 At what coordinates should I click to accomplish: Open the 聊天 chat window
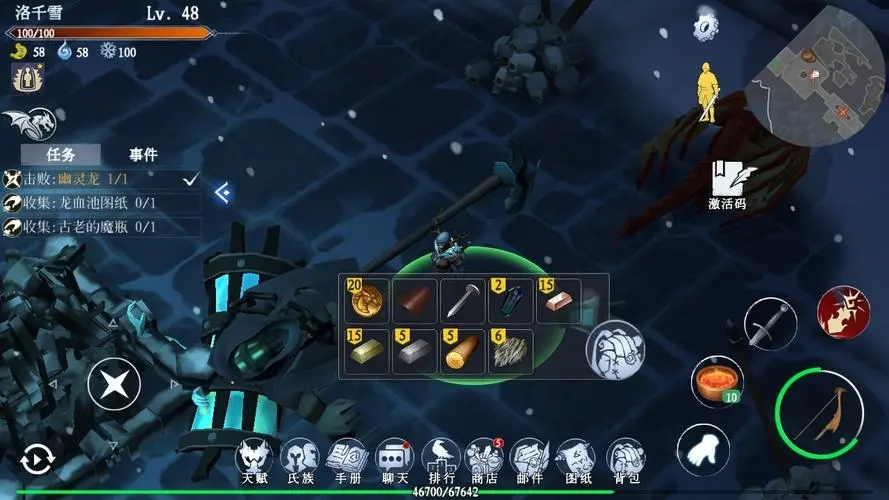394,461
